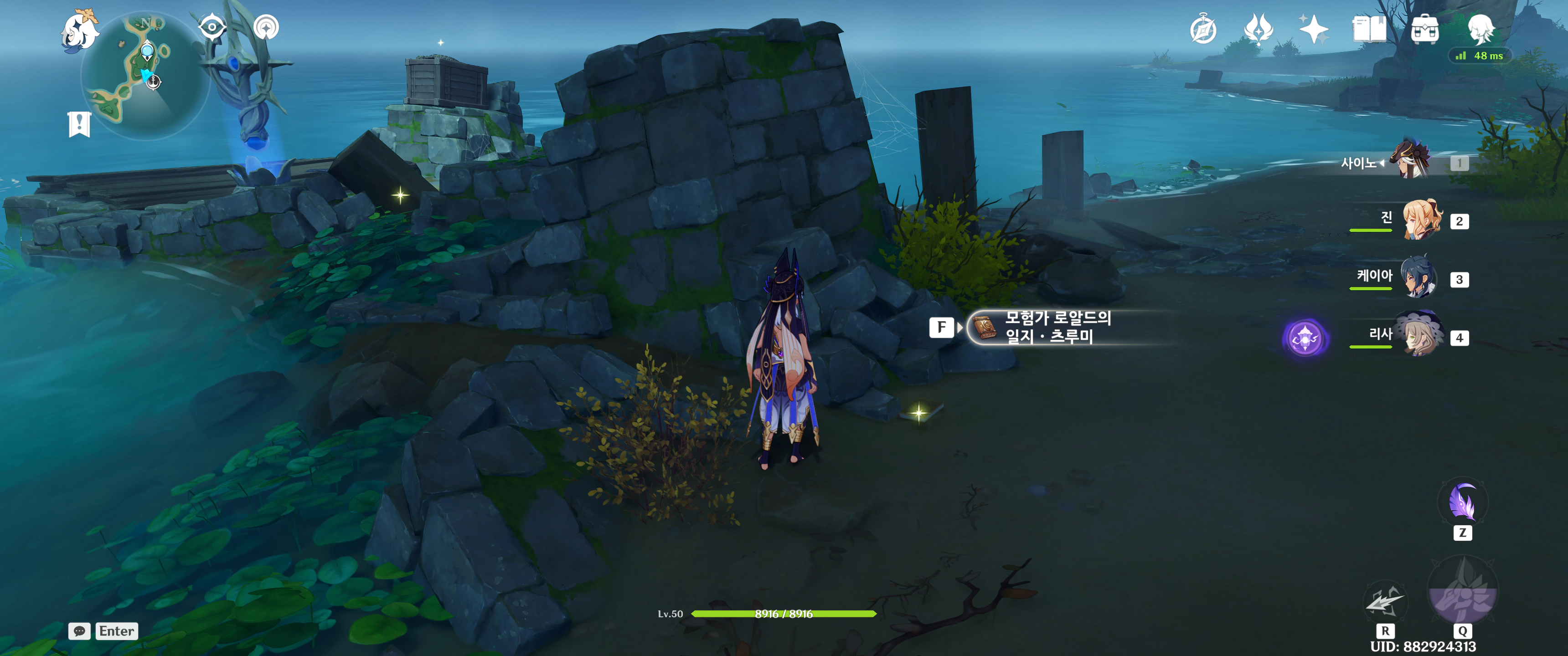Open the chat speech bubble icon
The image size is (1568, 656).
(80, 631)
